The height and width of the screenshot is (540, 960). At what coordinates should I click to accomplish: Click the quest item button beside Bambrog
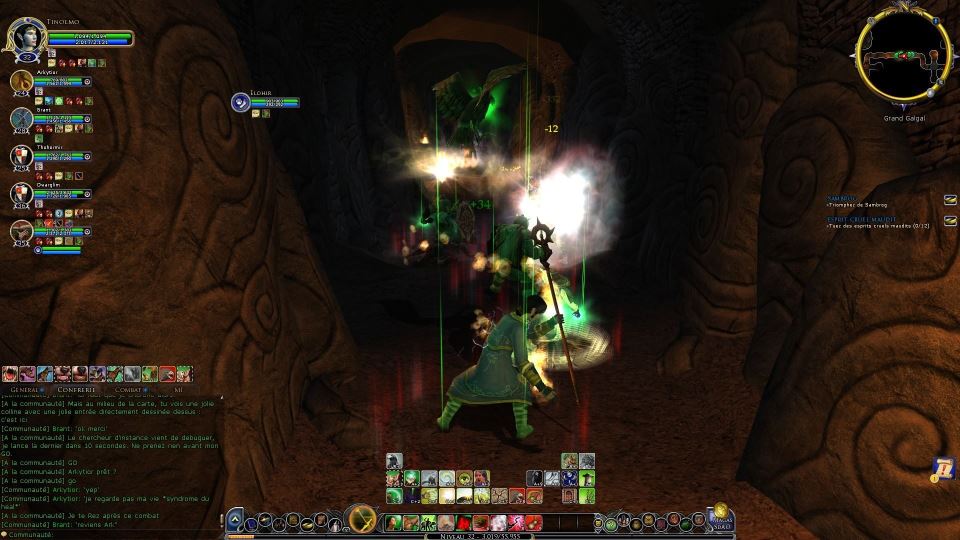[950, 198]
